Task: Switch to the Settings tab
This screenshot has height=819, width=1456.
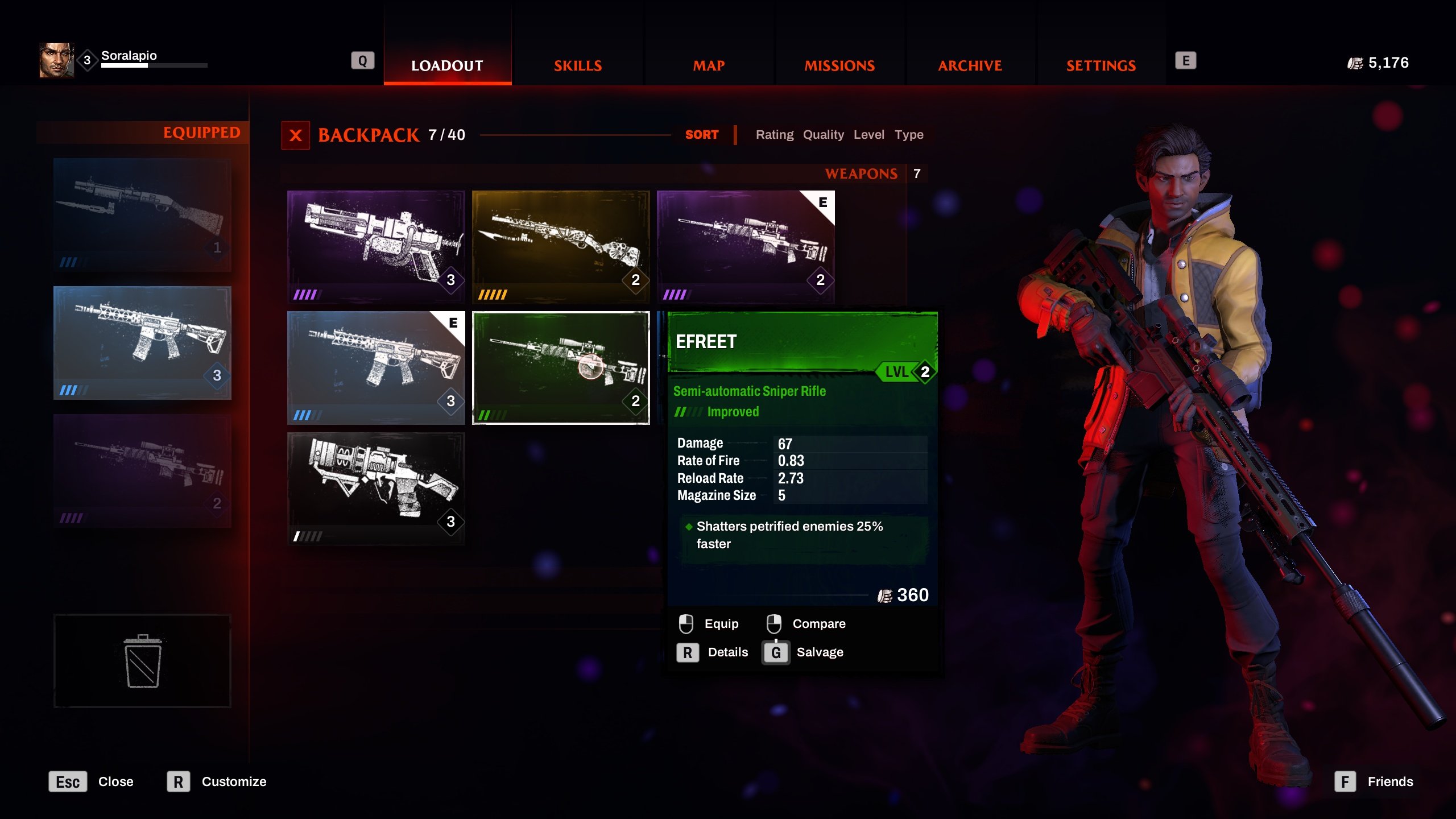Action: point(1101,65)
